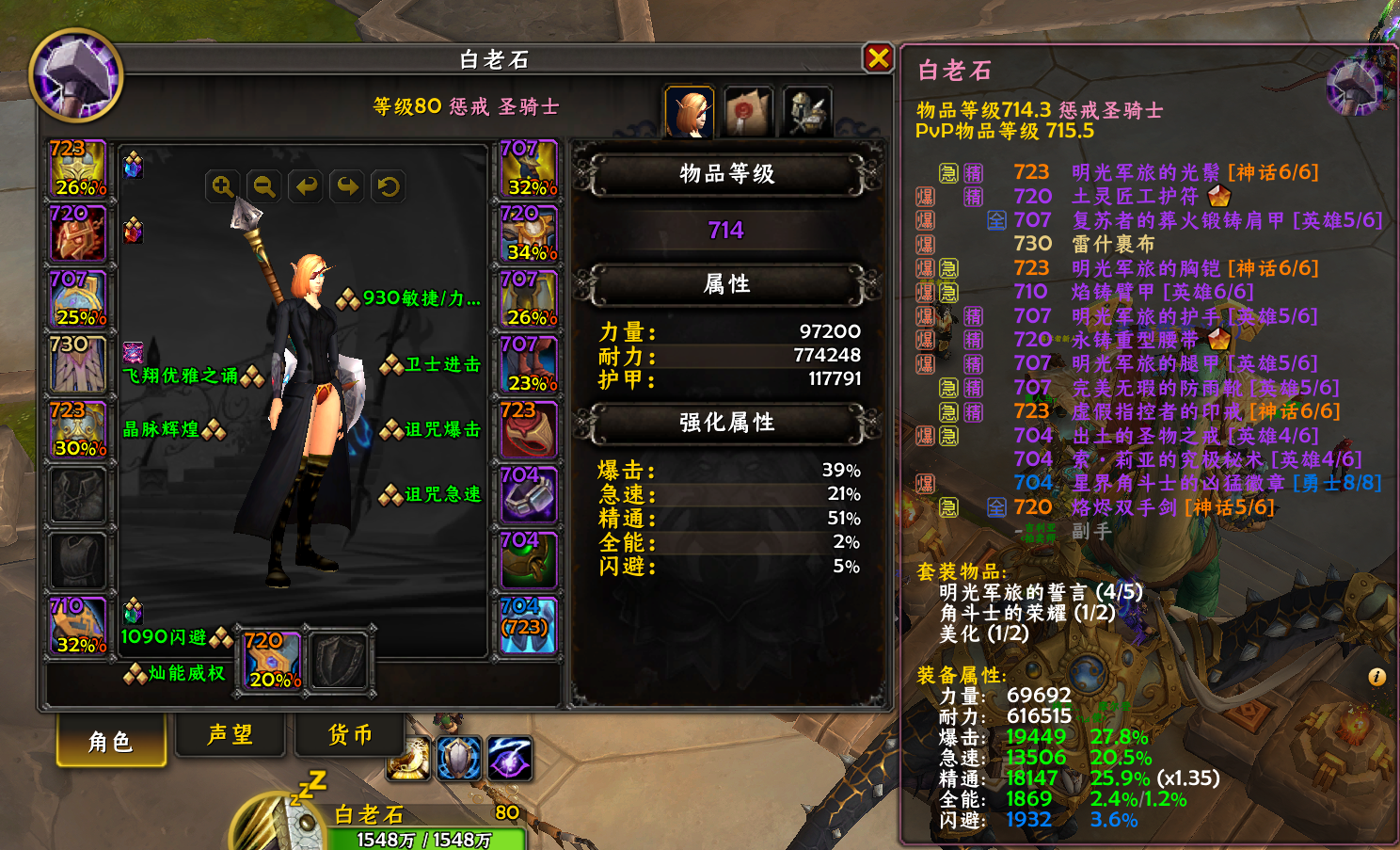Screen dimensions: 1400x850
Task: Open the titles scroll sidebar tab
Action: (x=748, y=112)
